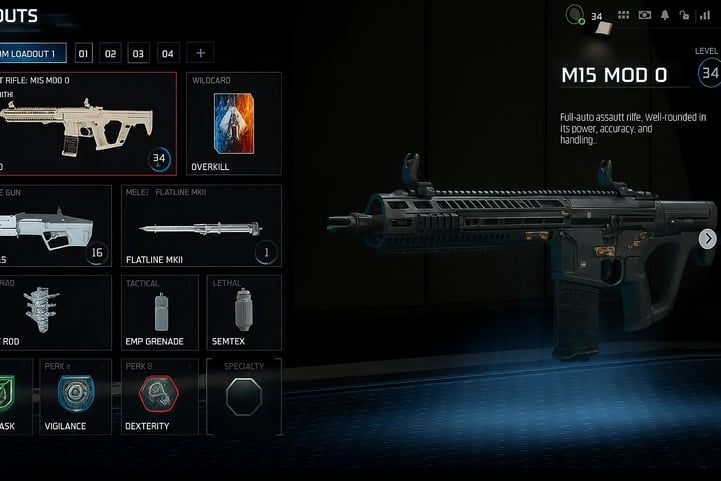This screenshot has width=721, height=481.
Task: Open the field upgrade rod slot
Action: pyautogui.click(x=55, y=313)
